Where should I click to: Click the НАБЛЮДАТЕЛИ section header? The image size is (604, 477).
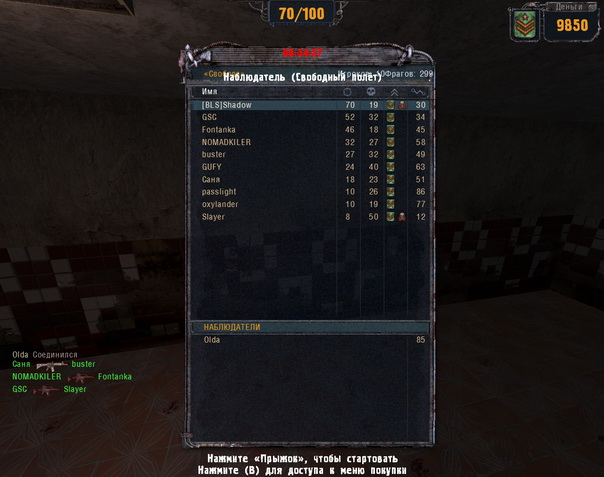click(x=232, y=327)
